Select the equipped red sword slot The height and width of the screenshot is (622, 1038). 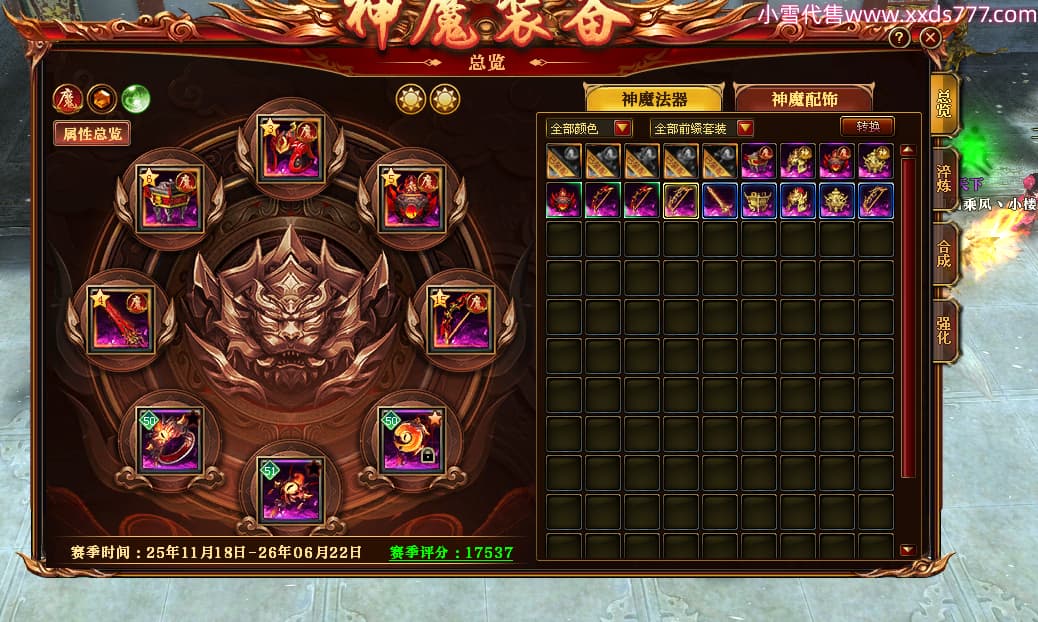[x=120, y=320]
